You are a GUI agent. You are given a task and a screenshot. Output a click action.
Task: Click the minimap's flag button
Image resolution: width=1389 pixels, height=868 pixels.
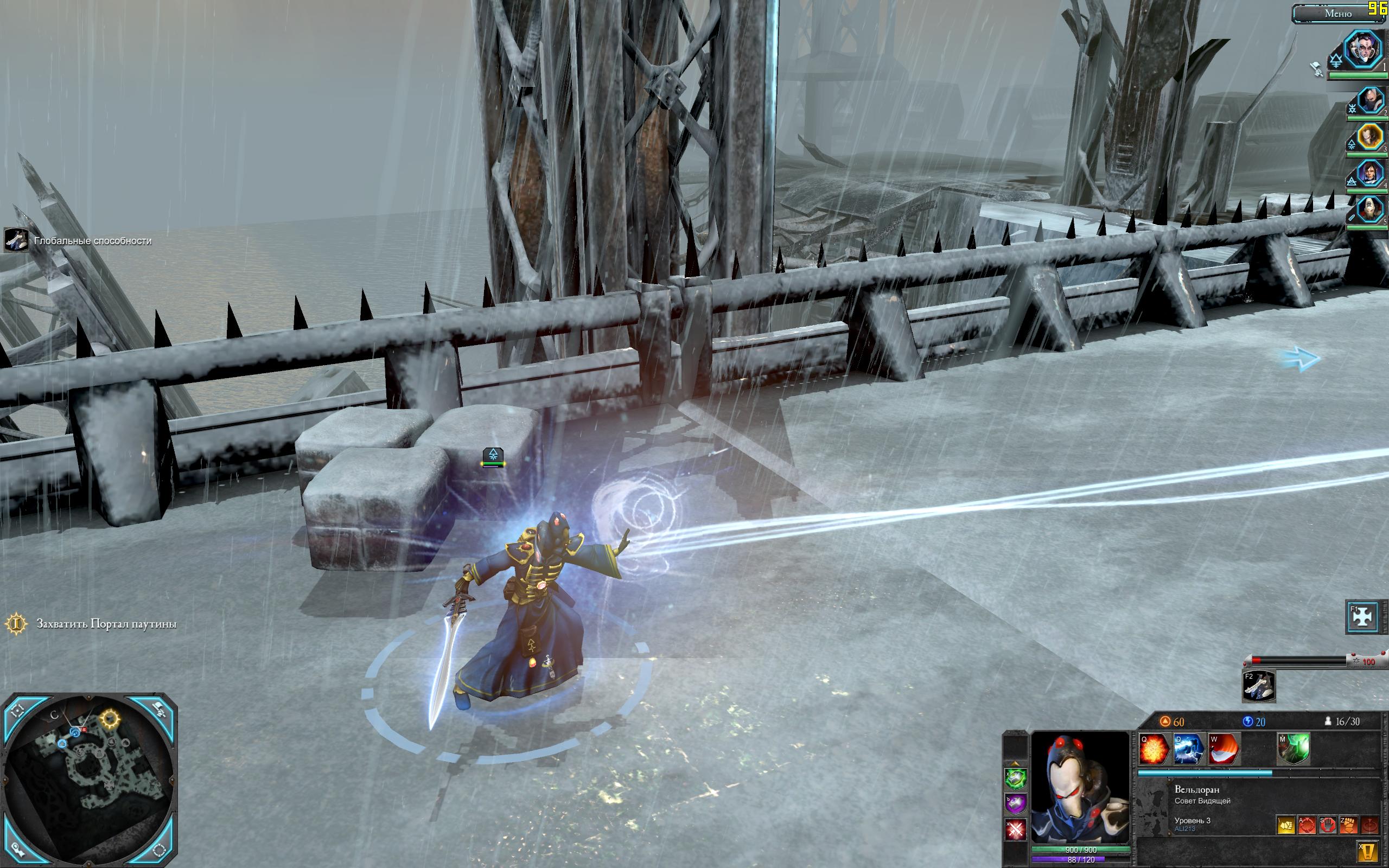coord(160,710)
